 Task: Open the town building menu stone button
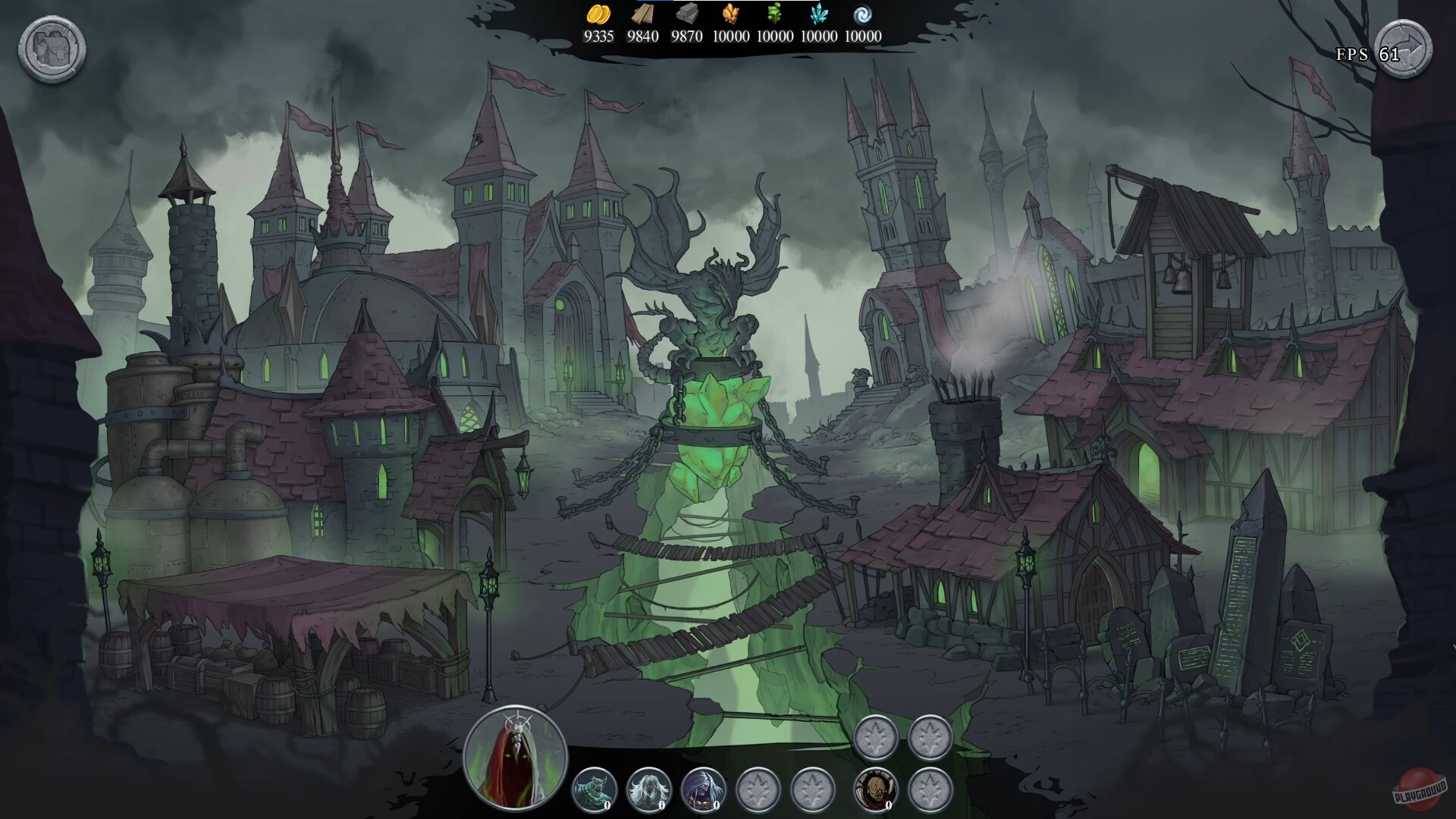pos(52,49)
